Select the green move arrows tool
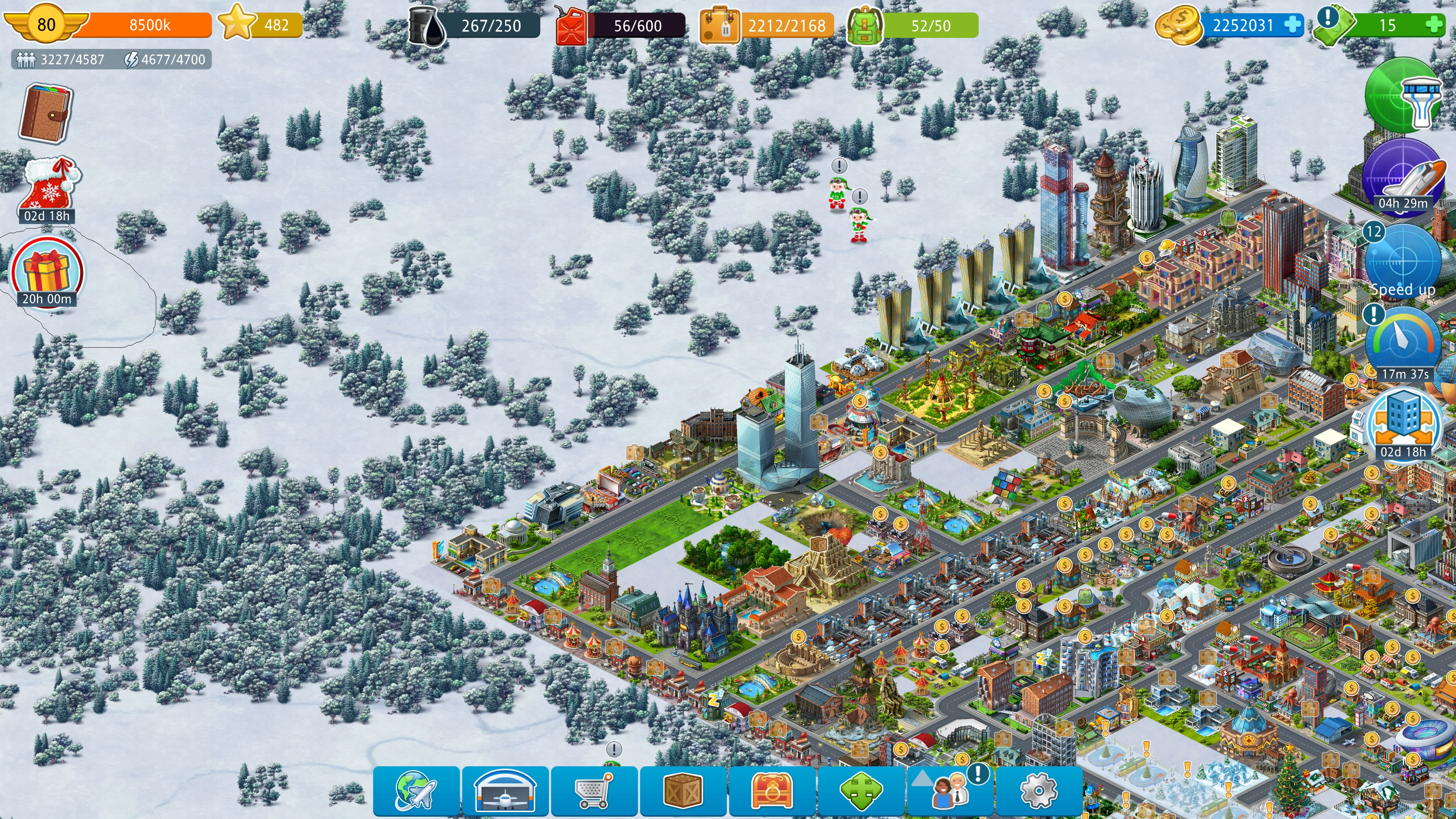The image size is (1456, 819). tap(860, 791)
